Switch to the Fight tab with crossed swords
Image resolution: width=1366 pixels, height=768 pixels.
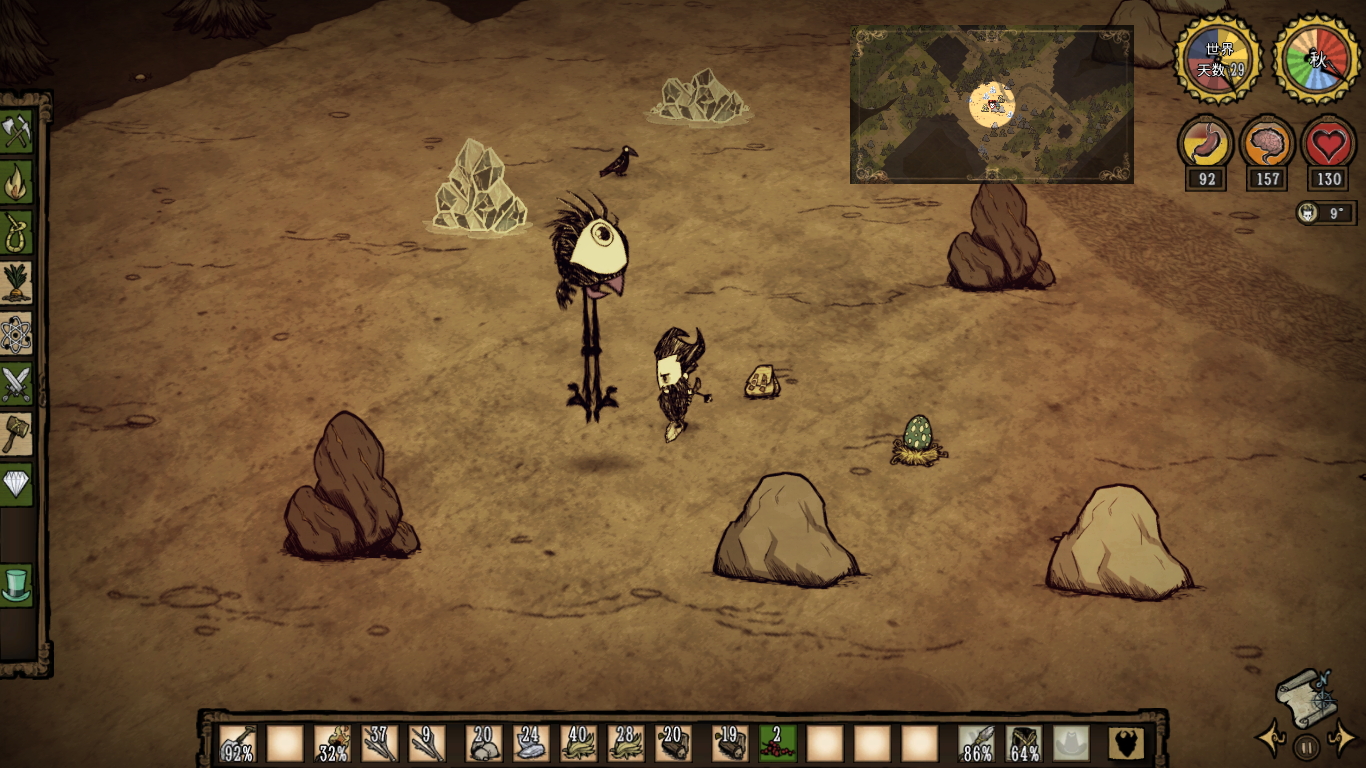click(17, 384)
